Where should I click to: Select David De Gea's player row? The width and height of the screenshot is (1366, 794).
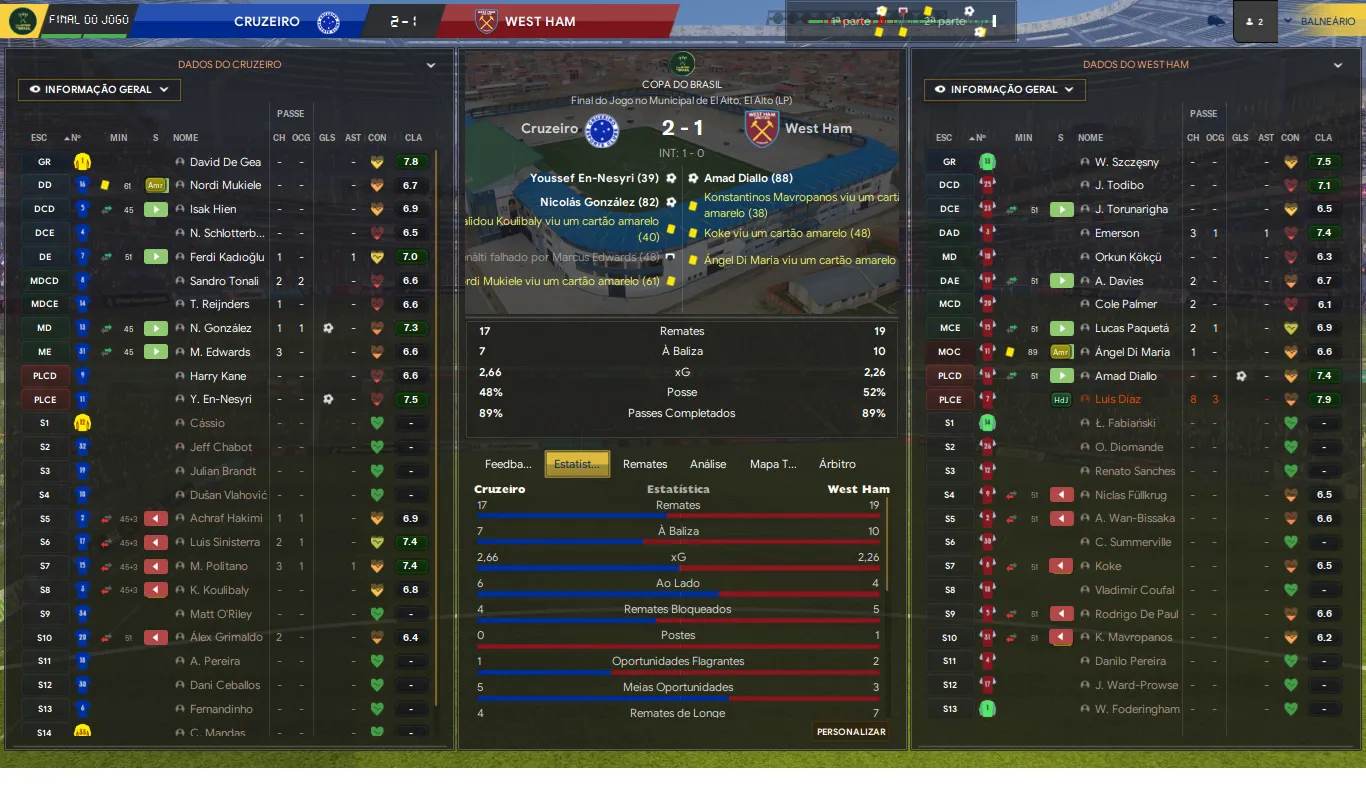coord(225,162)
